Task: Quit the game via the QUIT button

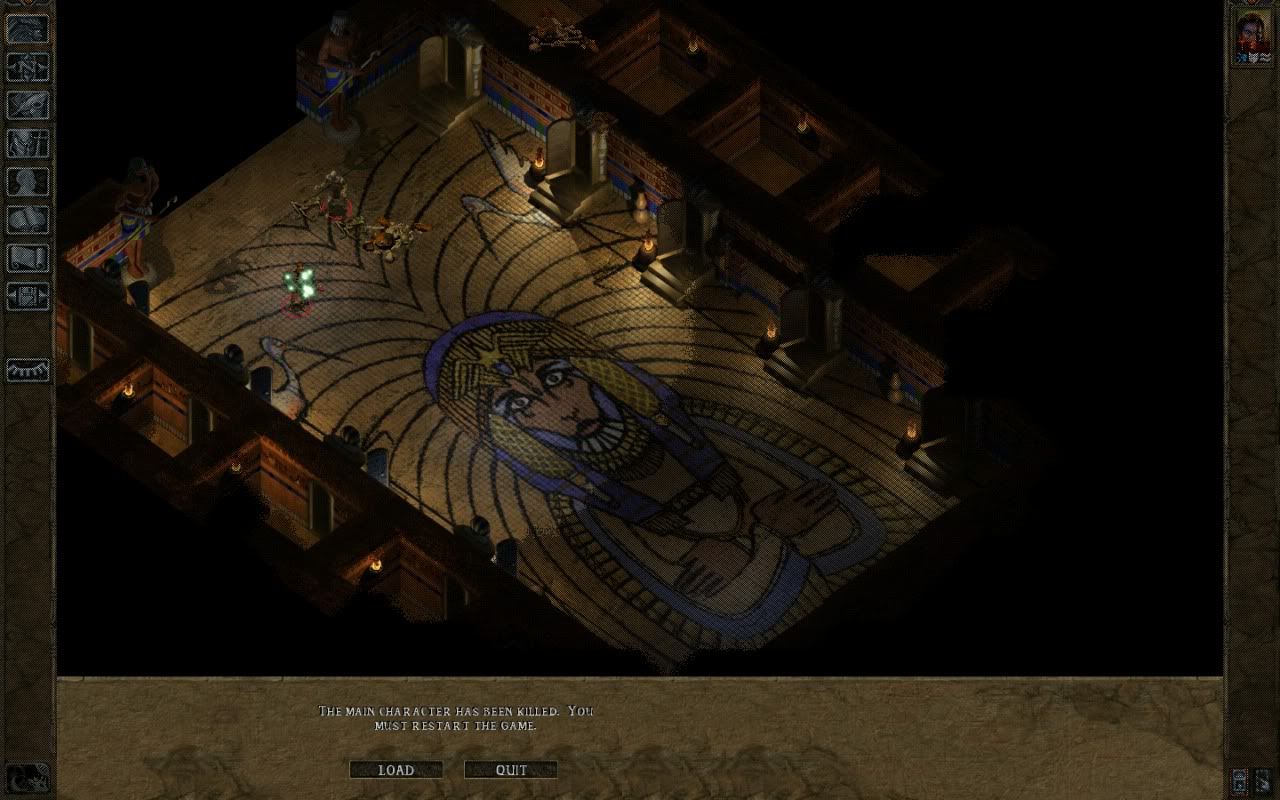Action: tap(511, 770)
